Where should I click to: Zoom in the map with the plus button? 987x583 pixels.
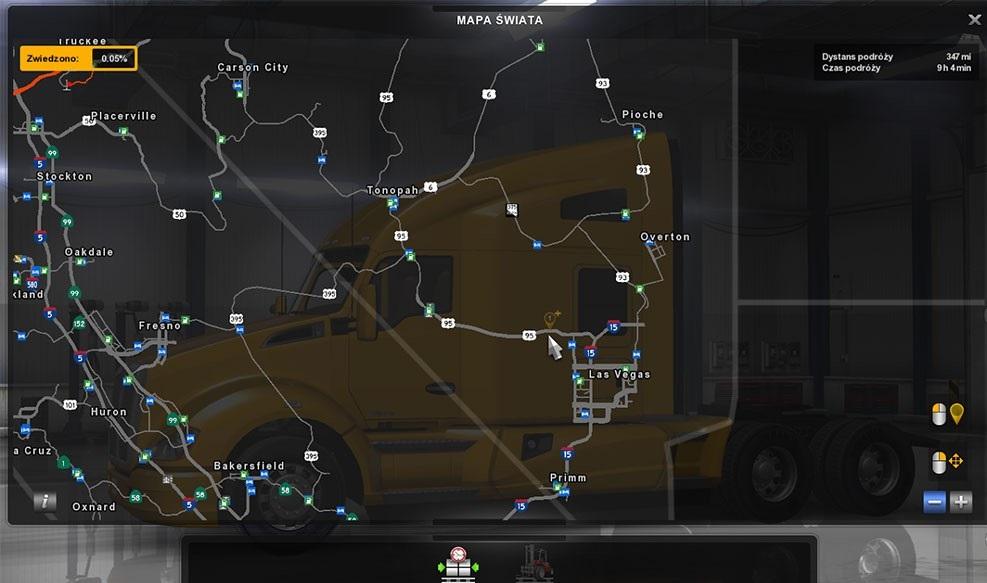[961, 502]
